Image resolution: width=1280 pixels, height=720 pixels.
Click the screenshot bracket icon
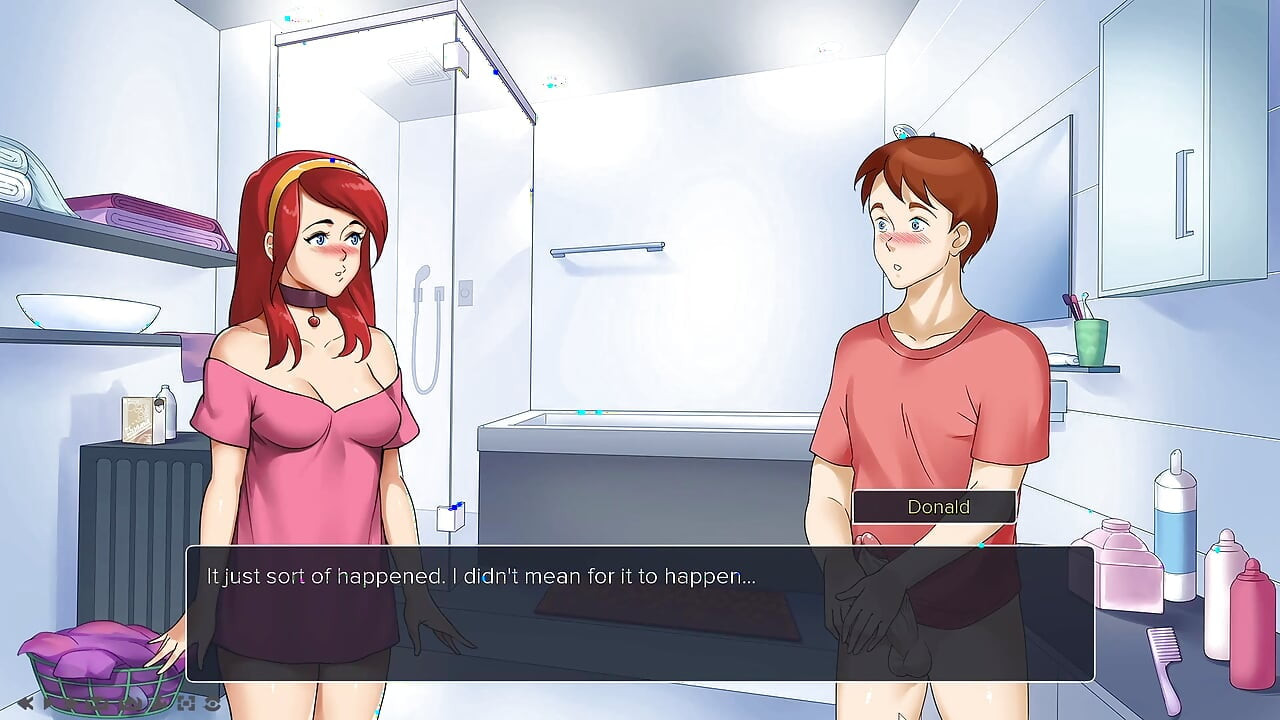[186, 704]
